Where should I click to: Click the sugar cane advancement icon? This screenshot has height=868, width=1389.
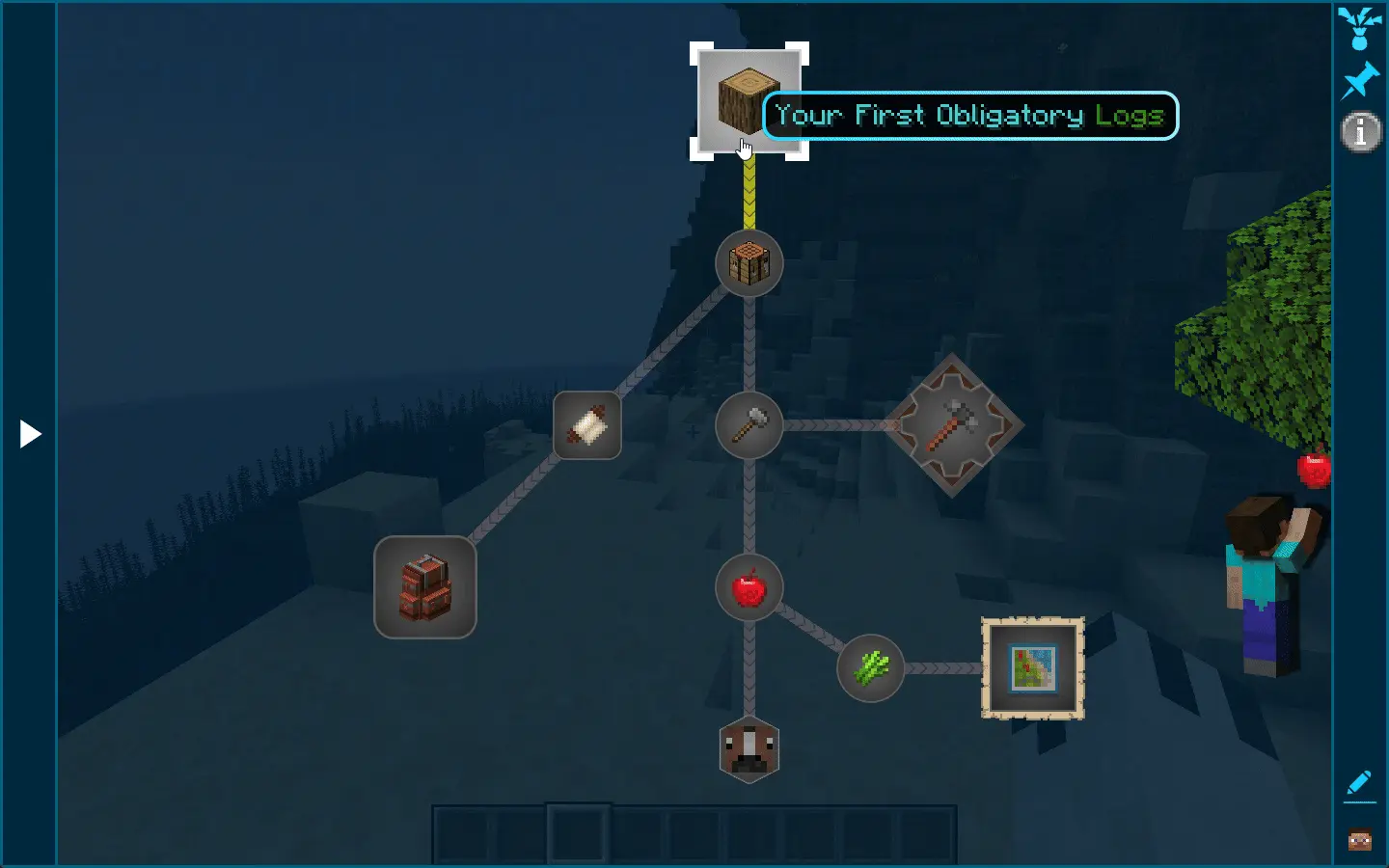click(x=869, y=667)
